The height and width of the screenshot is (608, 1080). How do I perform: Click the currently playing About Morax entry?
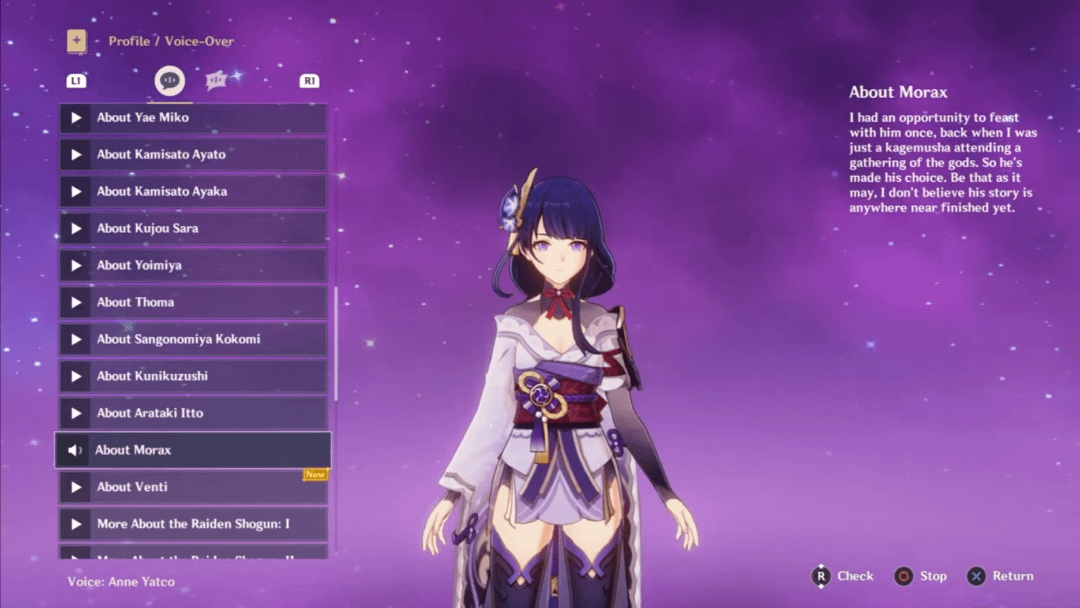pos(192,450)
